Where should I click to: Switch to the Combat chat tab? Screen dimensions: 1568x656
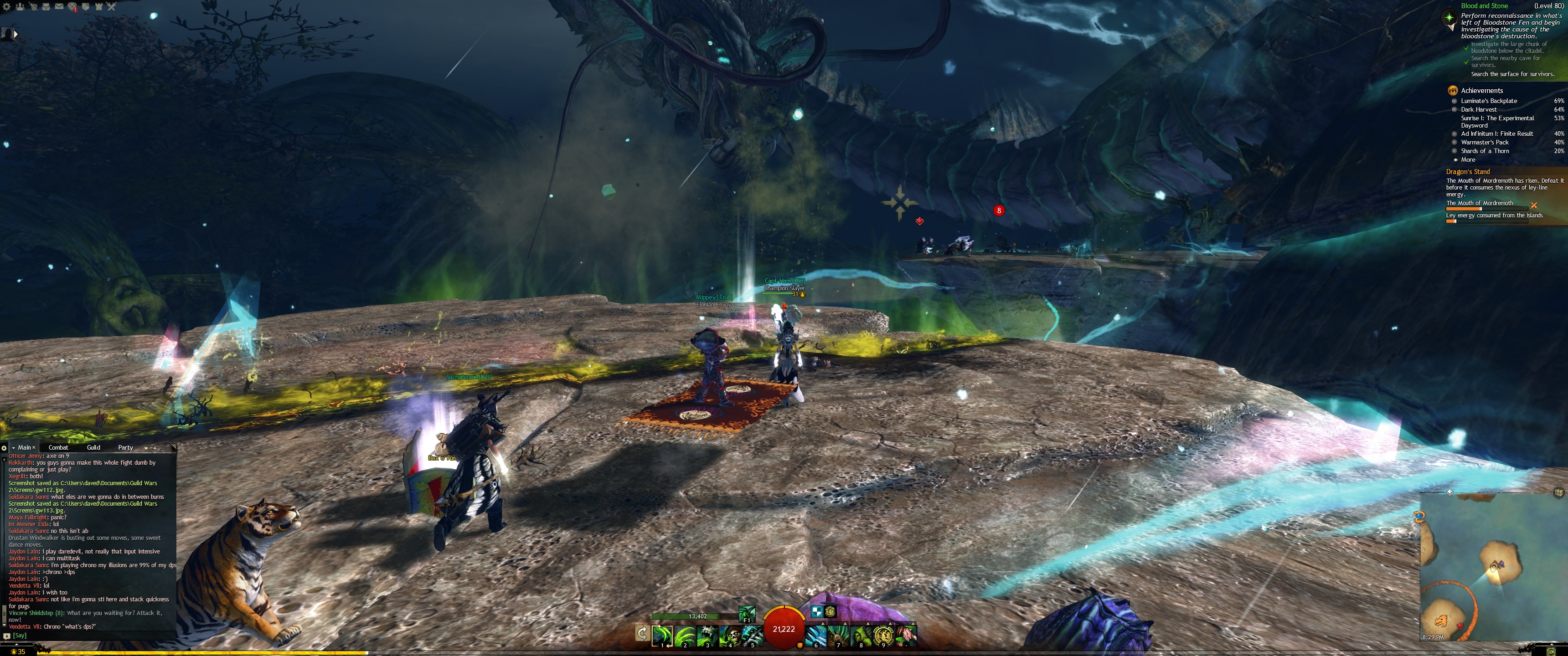point(58,447)
